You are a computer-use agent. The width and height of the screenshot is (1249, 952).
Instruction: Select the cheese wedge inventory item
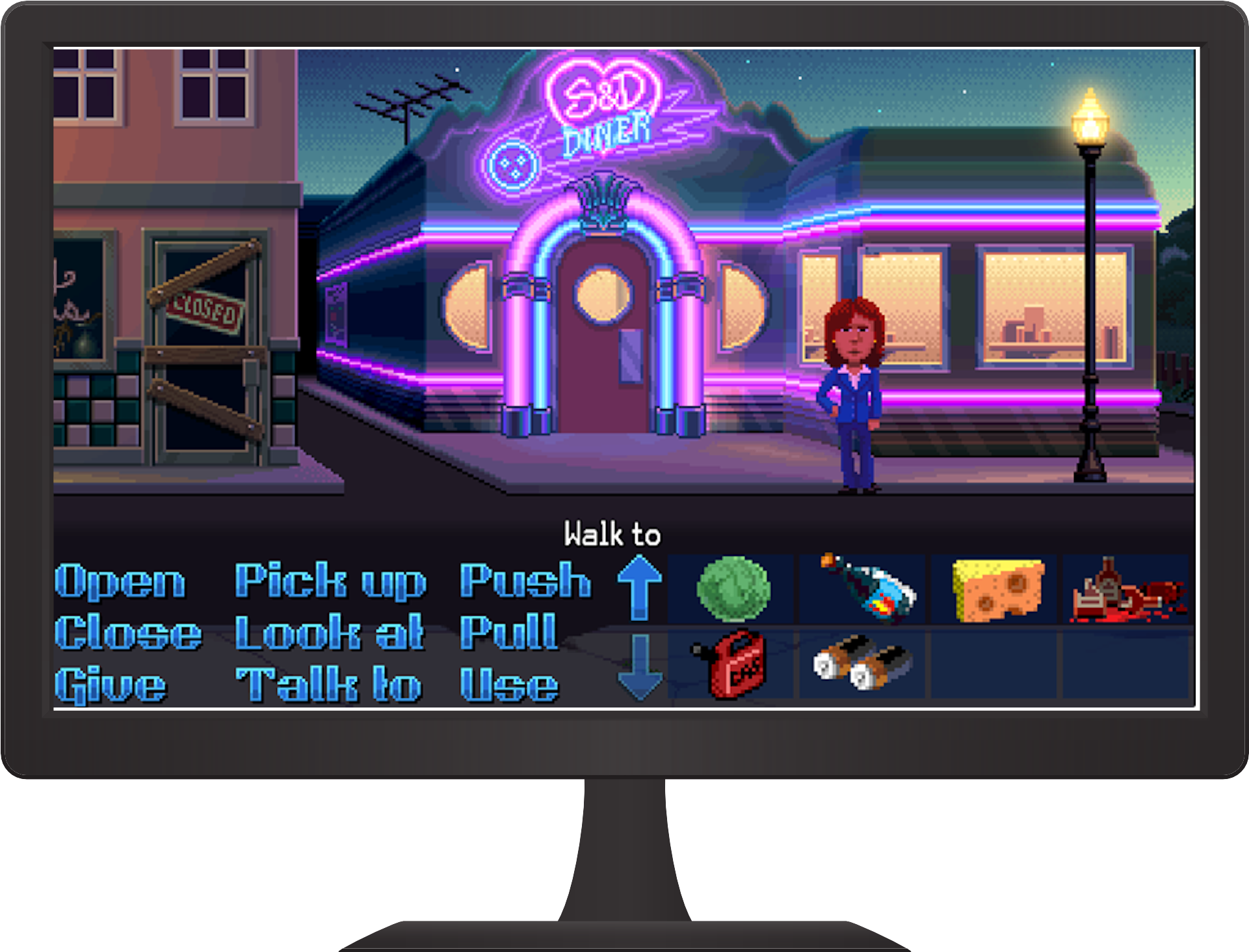coord(997,590)
